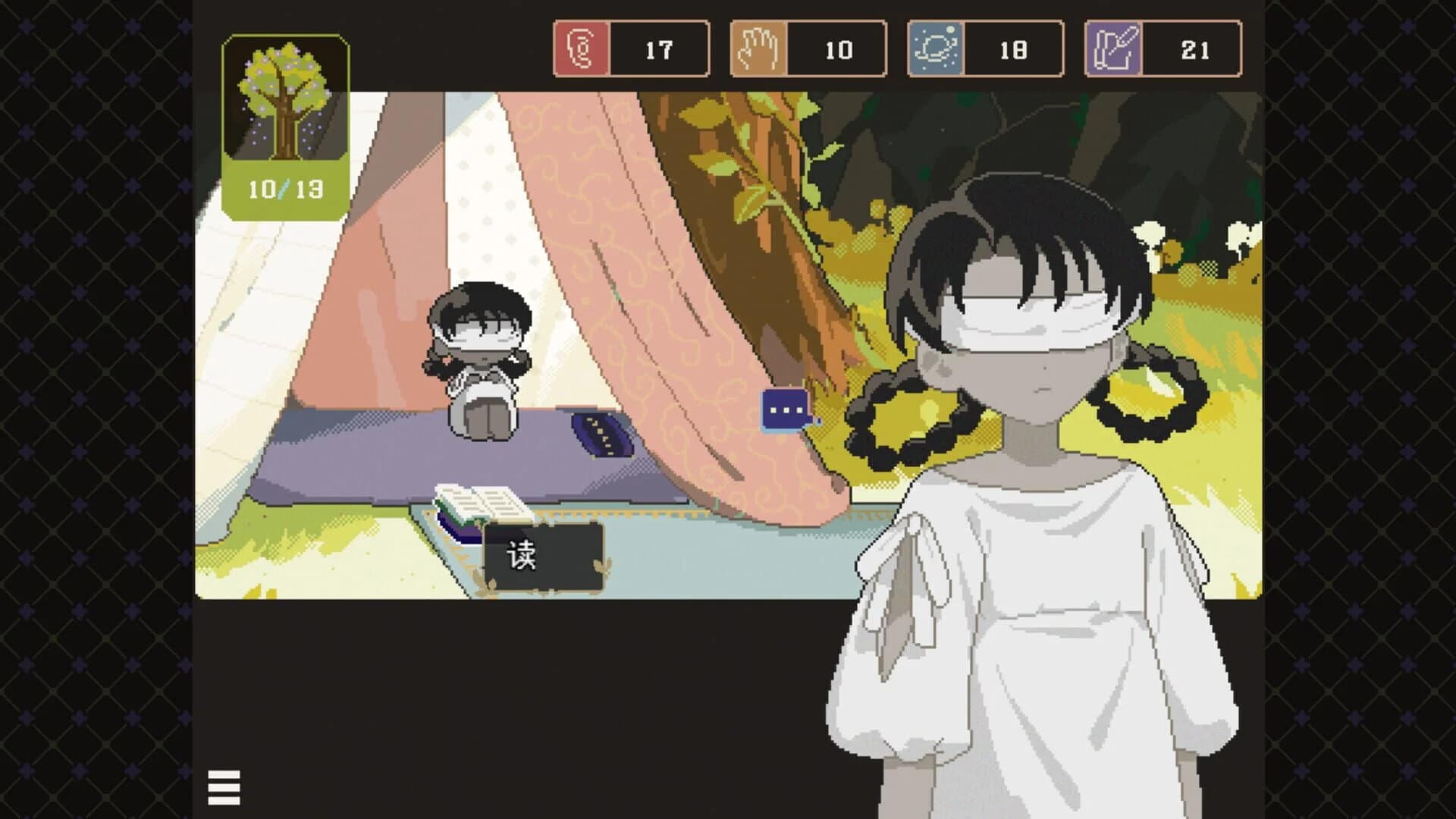
Task: Click the '...' speech bubble near the tent
Action: pos(782,409)
